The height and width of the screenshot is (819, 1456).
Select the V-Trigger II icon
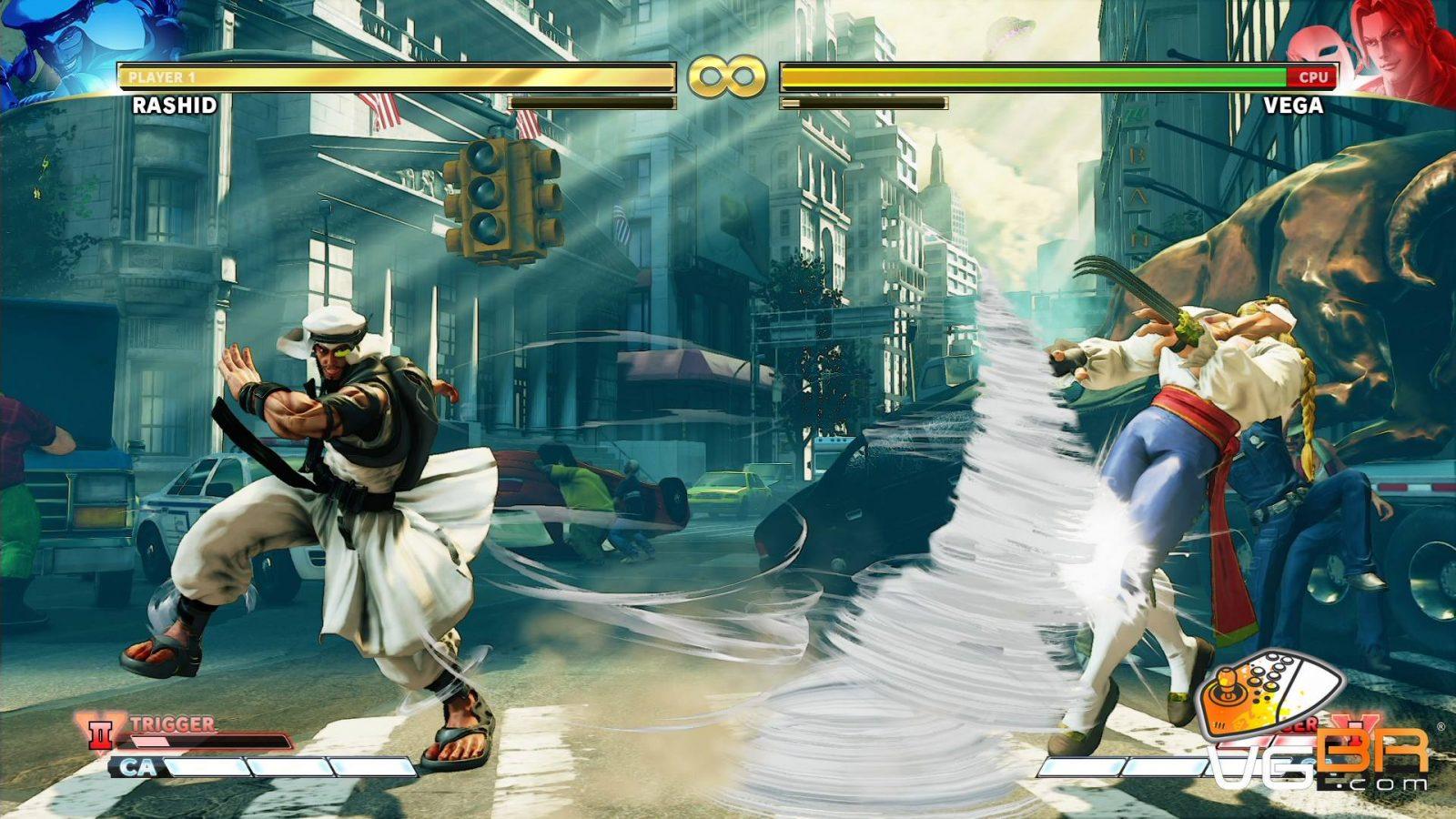[x=99, y=731]
